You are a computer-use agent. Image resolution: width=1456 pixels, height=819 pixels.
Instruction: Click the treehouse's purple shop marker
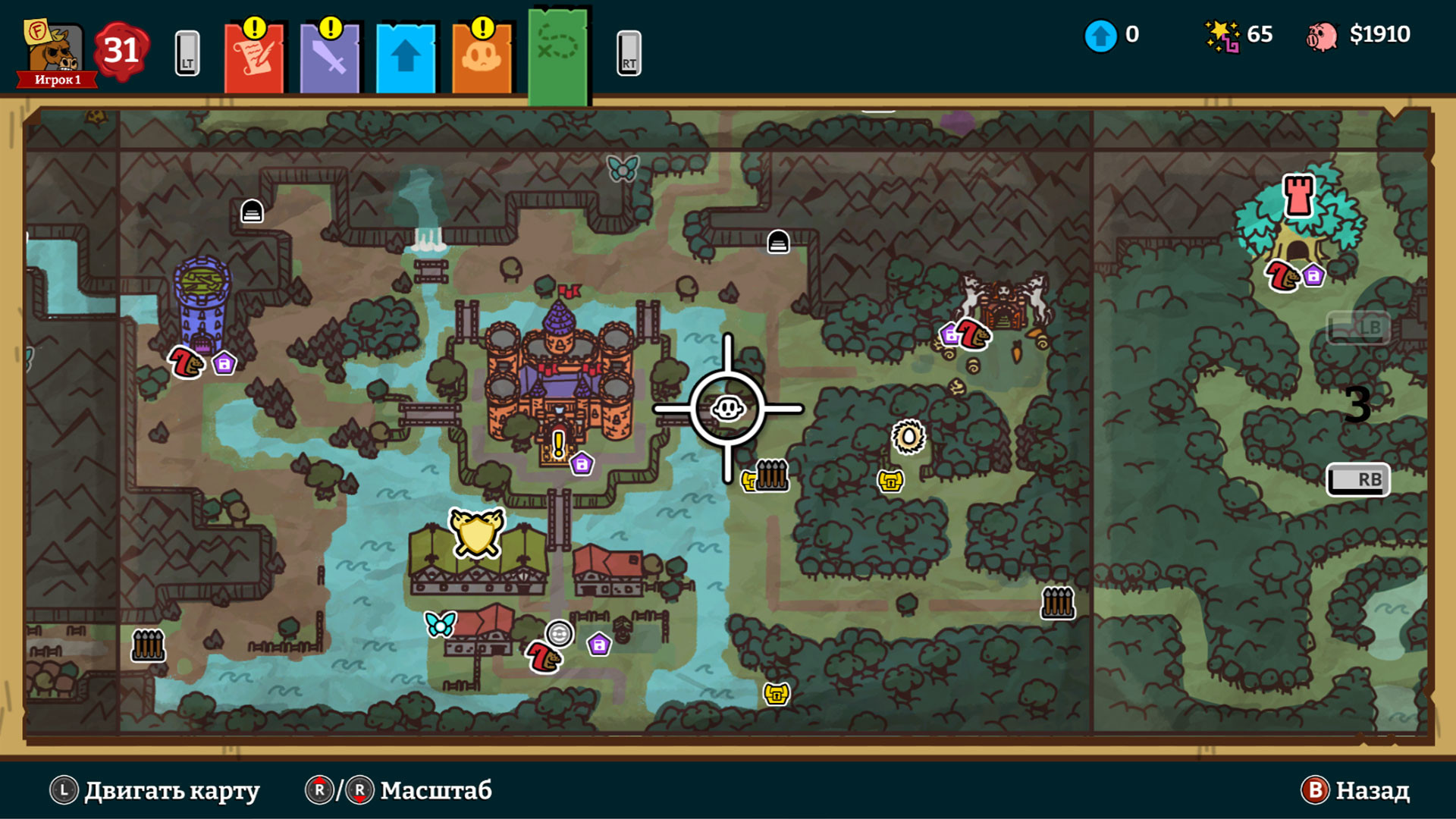pos(1313,275)
